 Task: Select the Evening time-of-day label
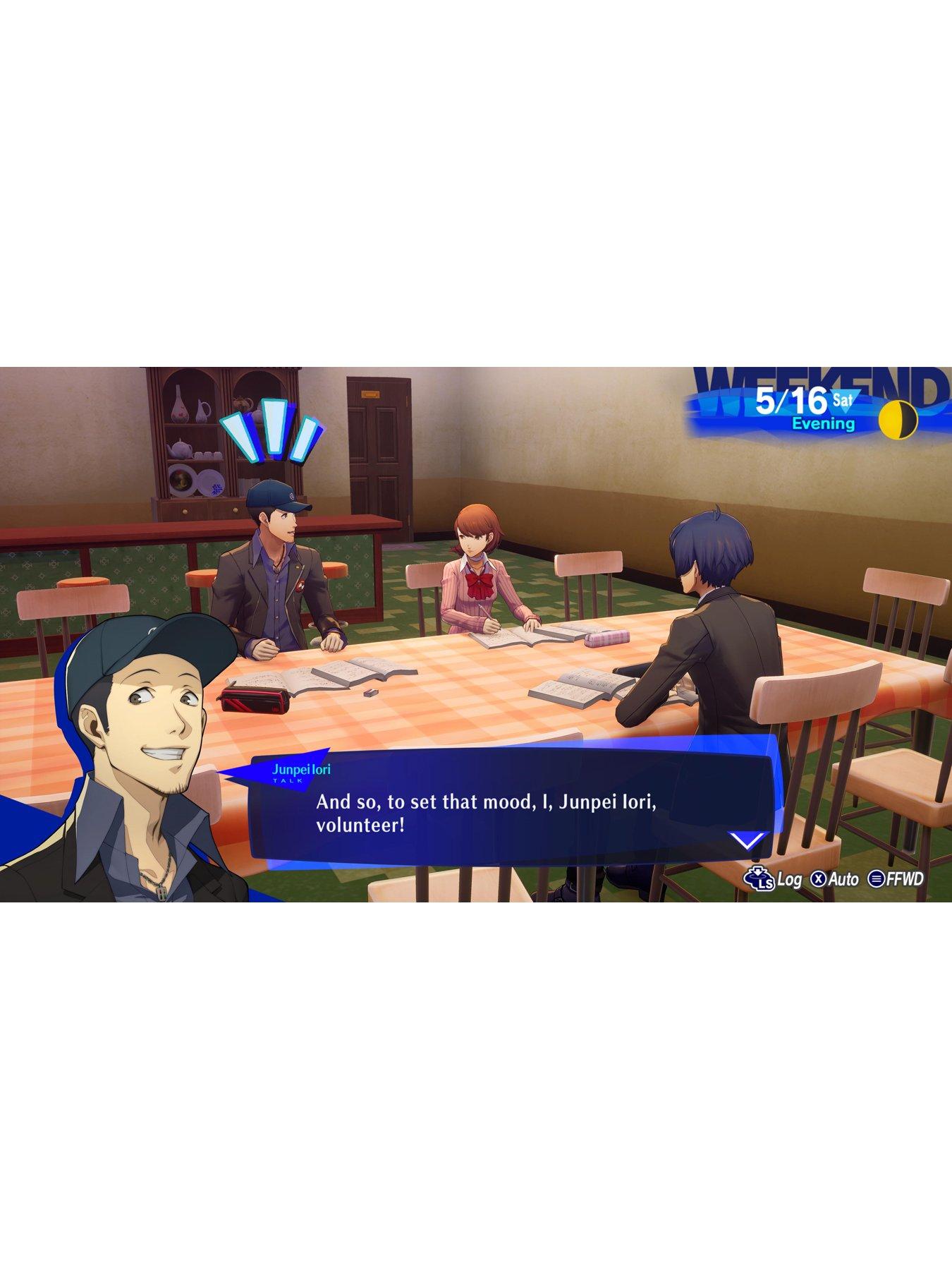824,423
